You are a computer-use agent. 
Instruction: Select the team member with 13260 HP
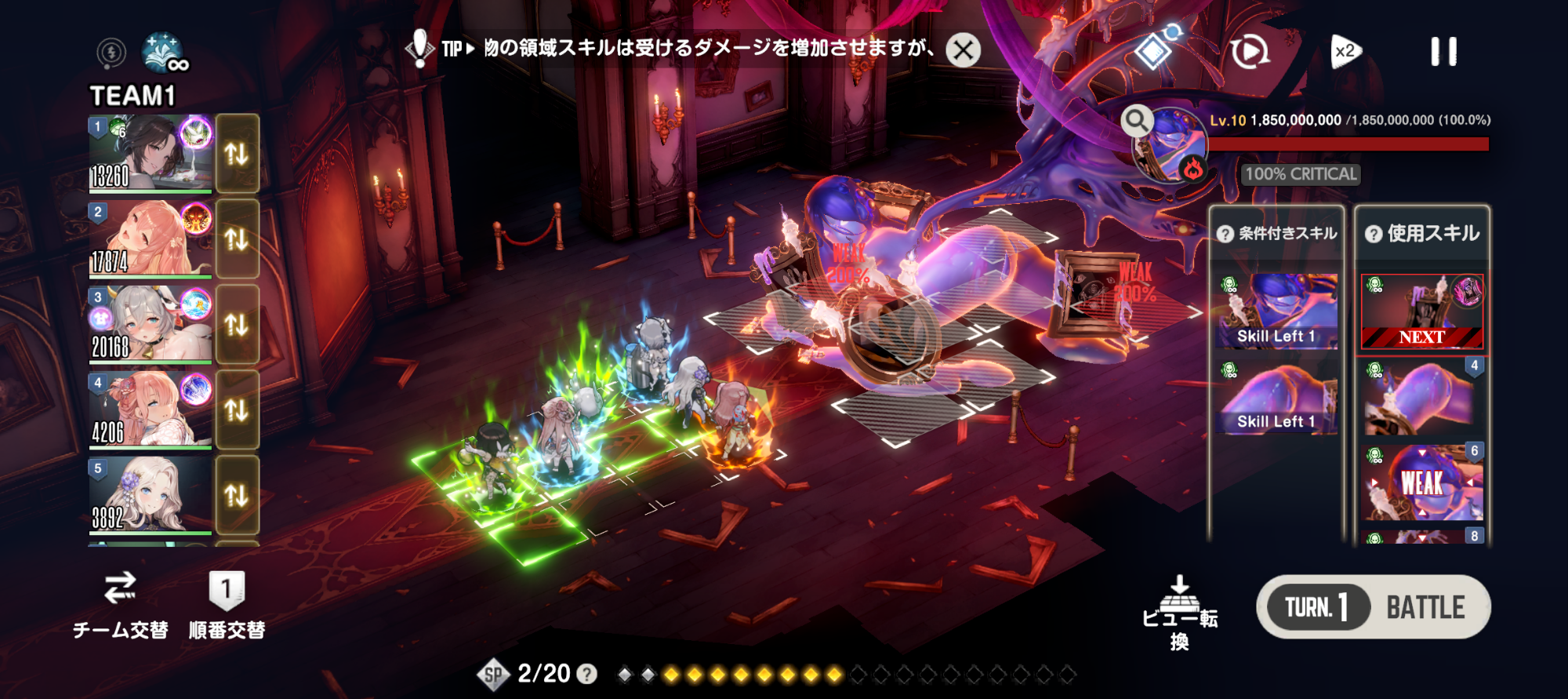150,153
